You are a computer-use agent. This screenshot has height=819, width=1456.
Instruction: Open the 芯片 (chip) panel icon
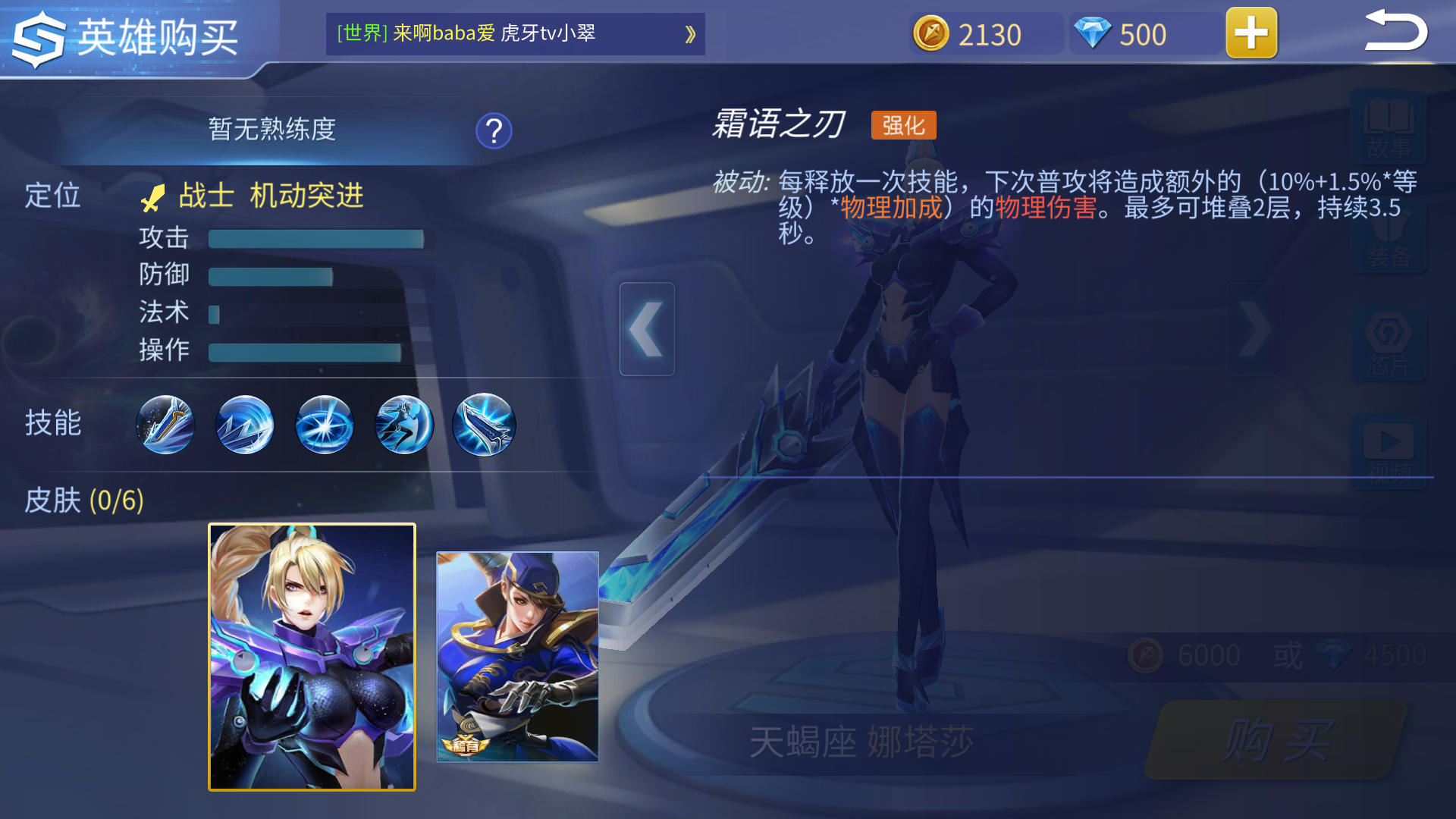pyautogui.click(x=1389, y=341)
